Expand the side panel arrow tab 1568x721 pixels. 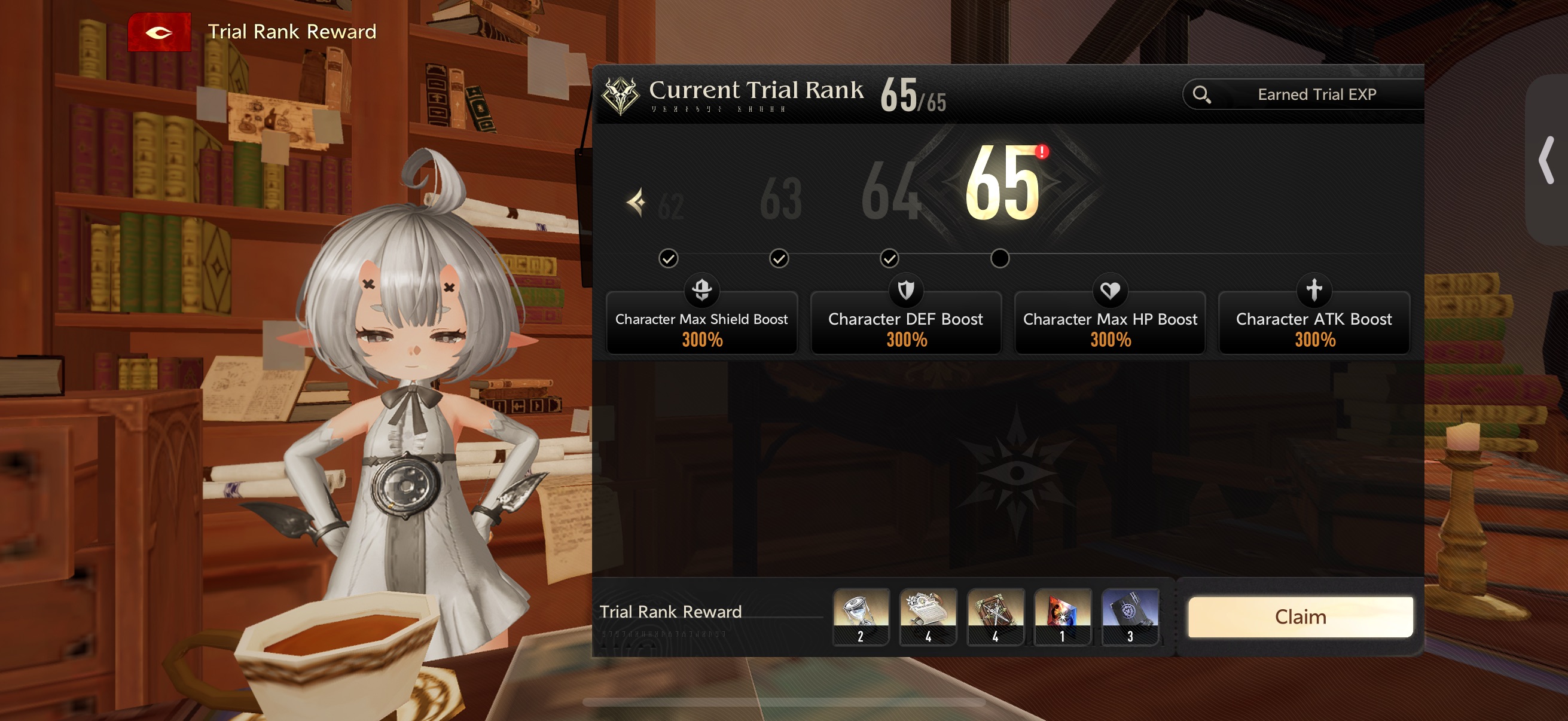(x=1546, y=160)
